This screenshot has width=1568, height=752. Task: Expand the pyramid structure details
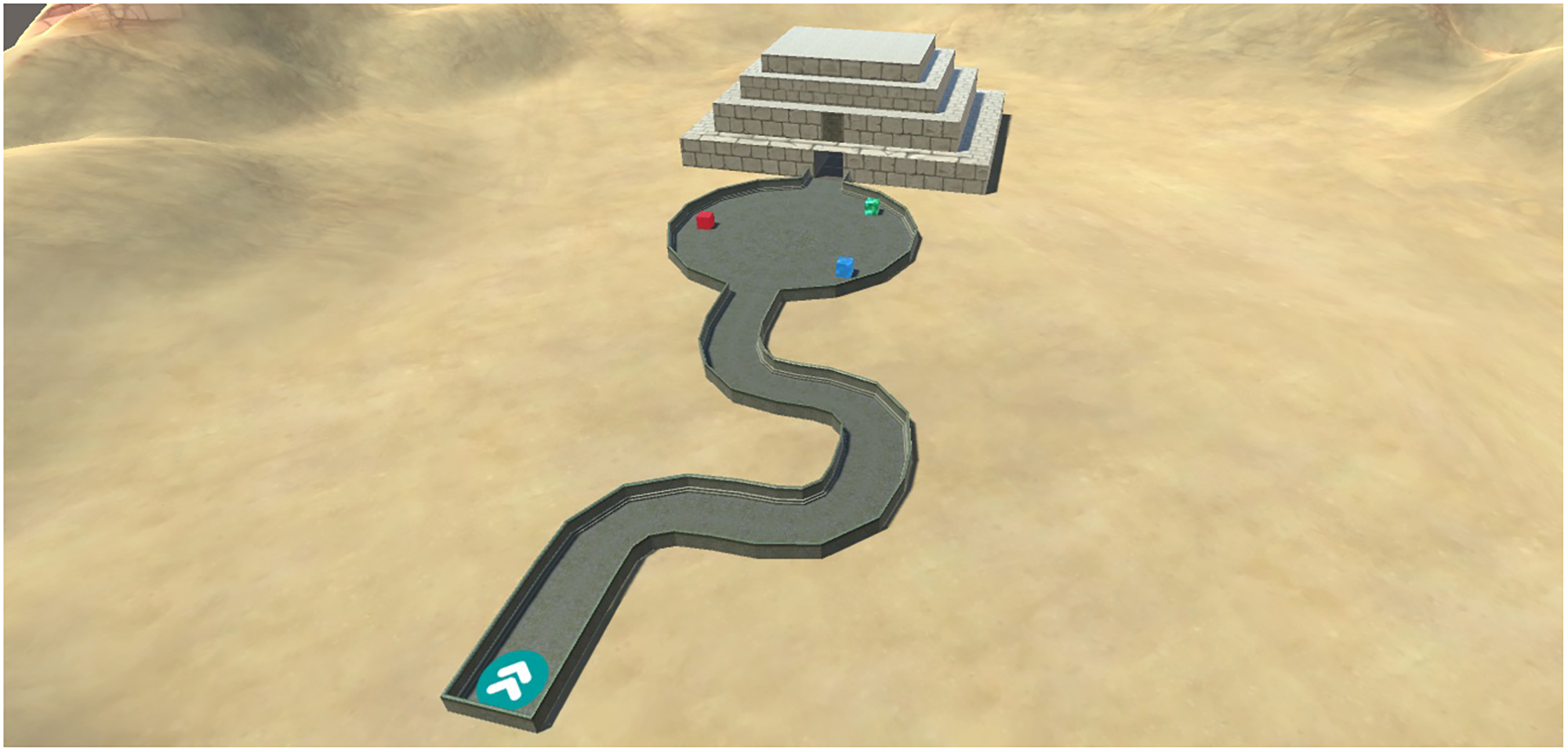click(839, 102)
